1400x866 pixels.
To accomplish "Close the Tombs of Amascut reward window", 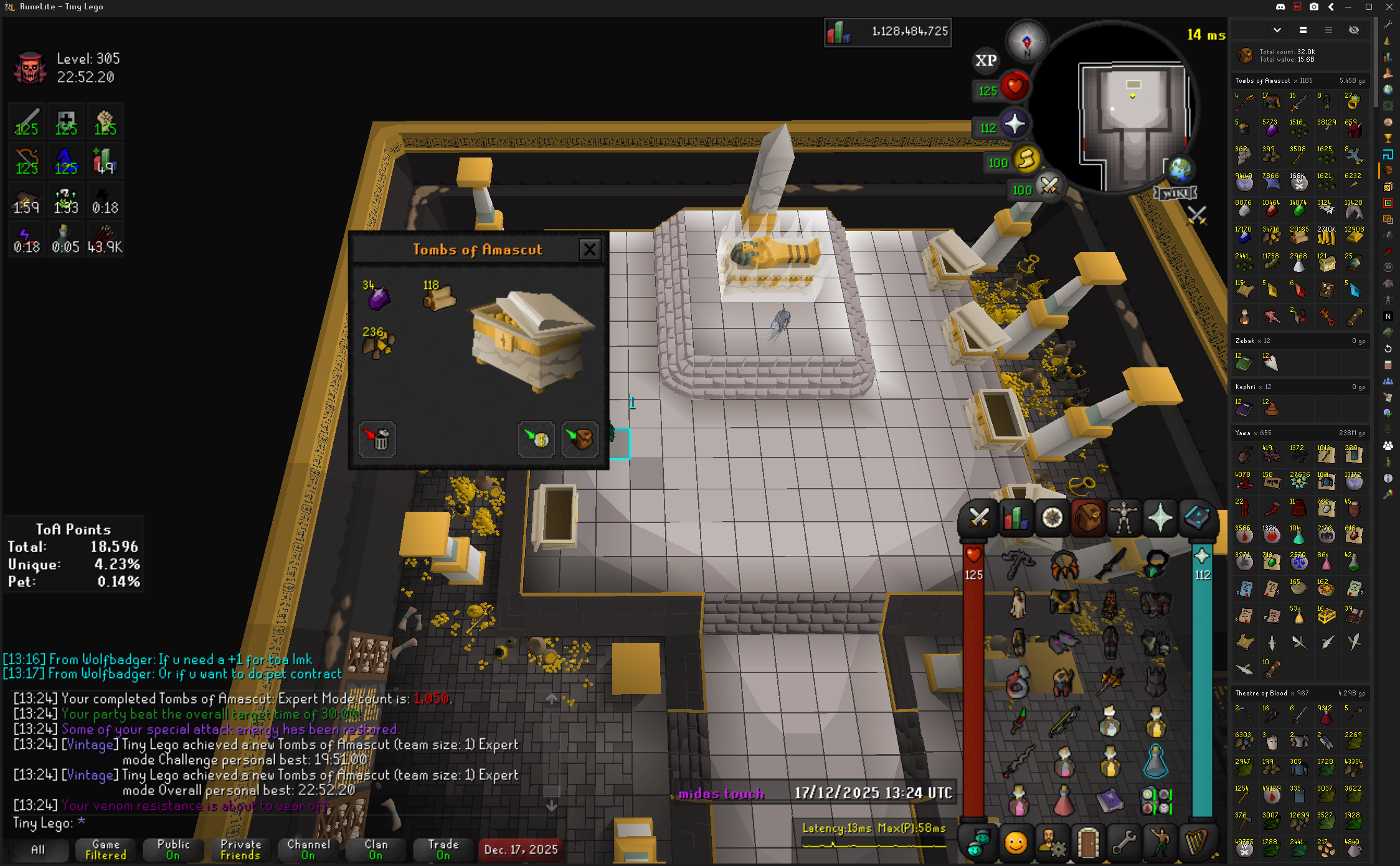I will 589,250.
